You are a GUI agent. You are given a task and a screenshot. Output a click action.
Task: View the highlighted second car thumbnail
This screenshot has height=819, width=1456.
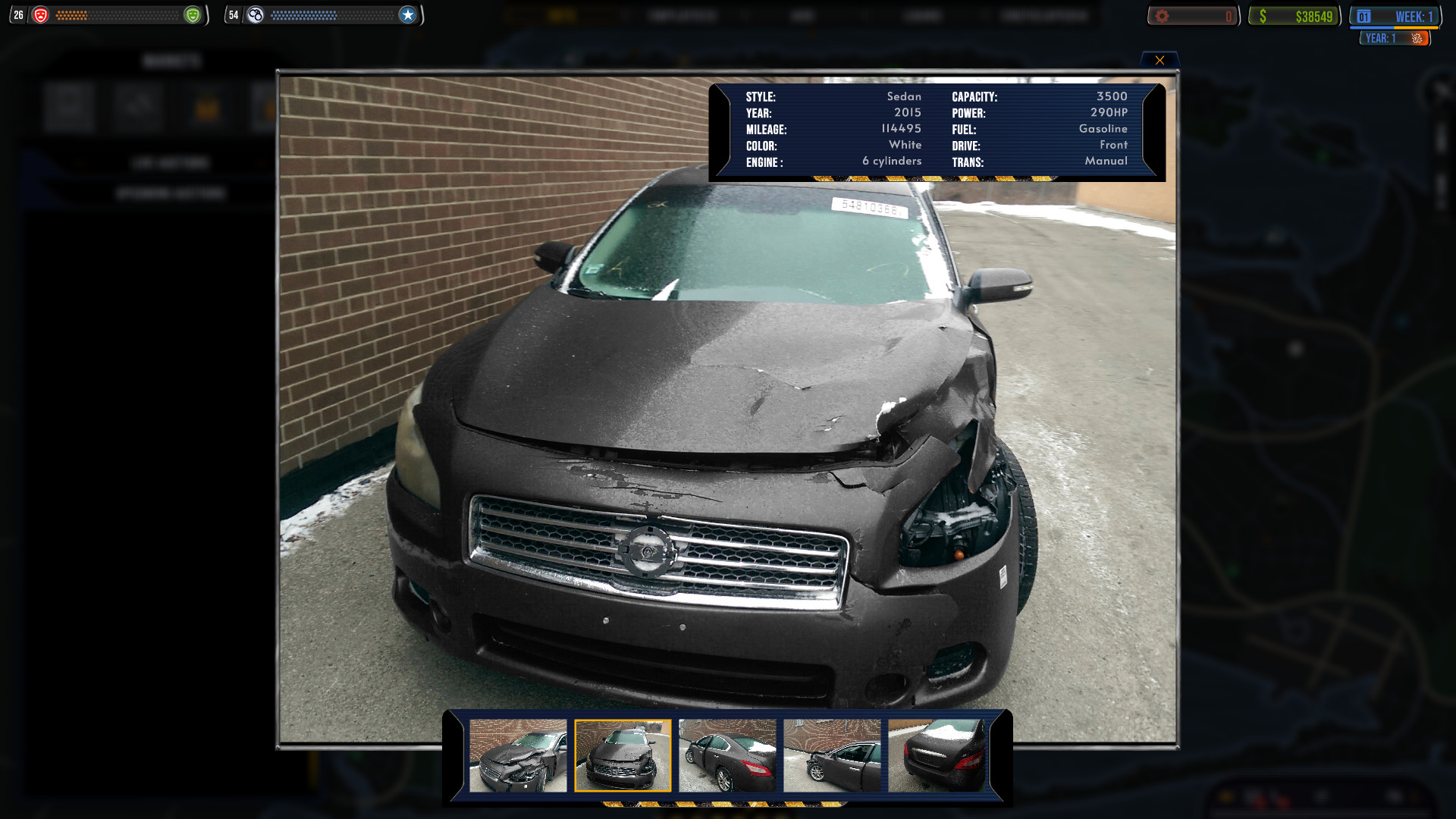623,755
